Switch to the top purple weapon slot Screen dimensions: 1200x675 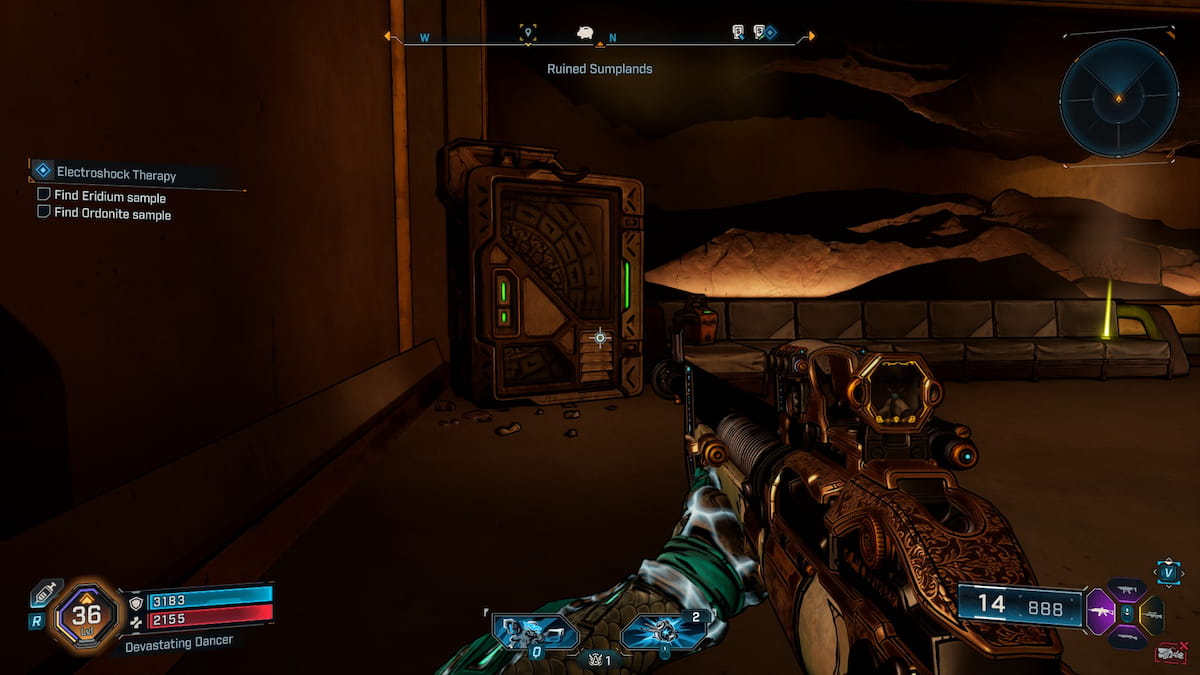(1127, 591)
